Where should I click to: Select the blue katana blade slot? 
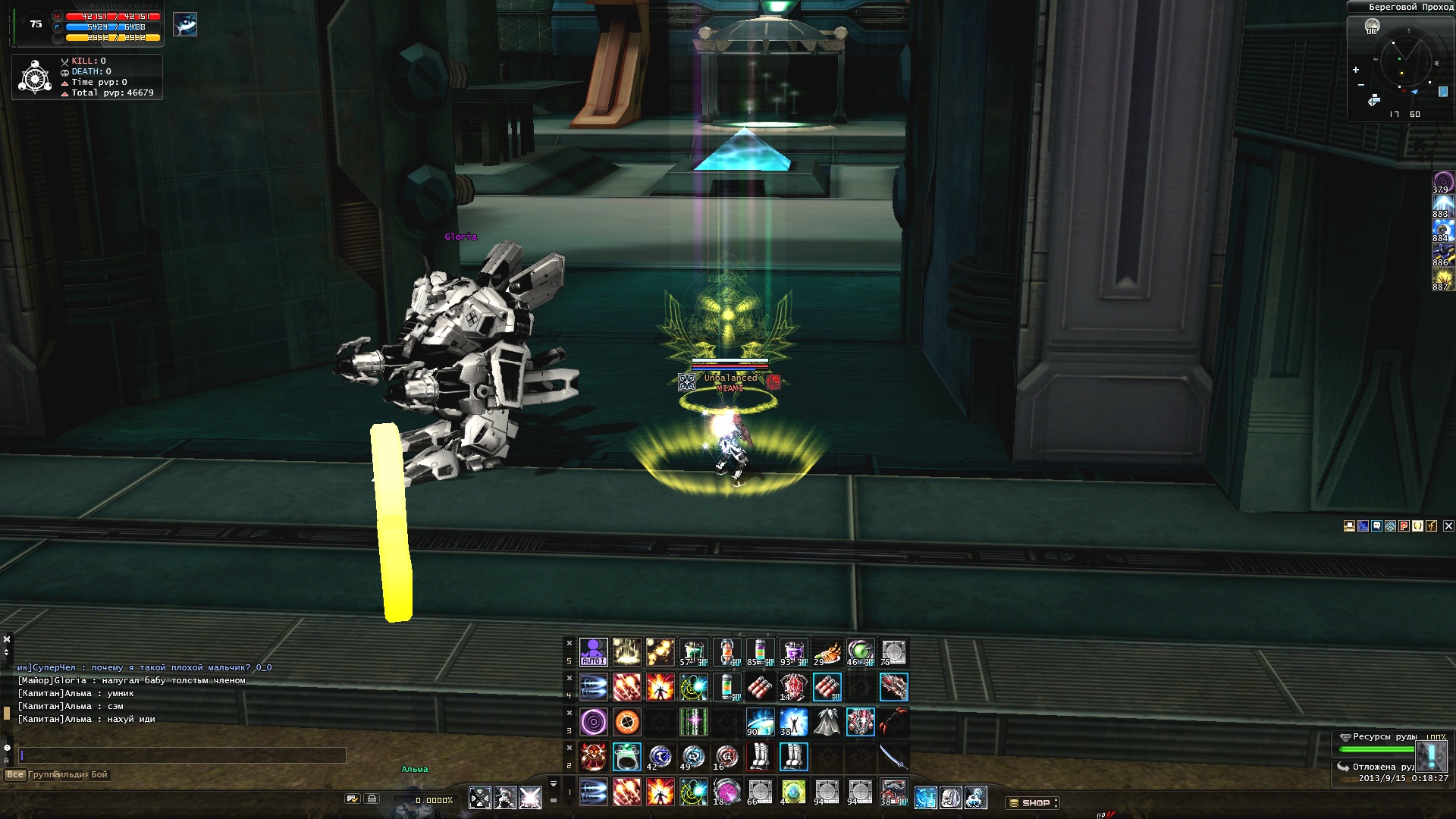(x=893, y=757)
